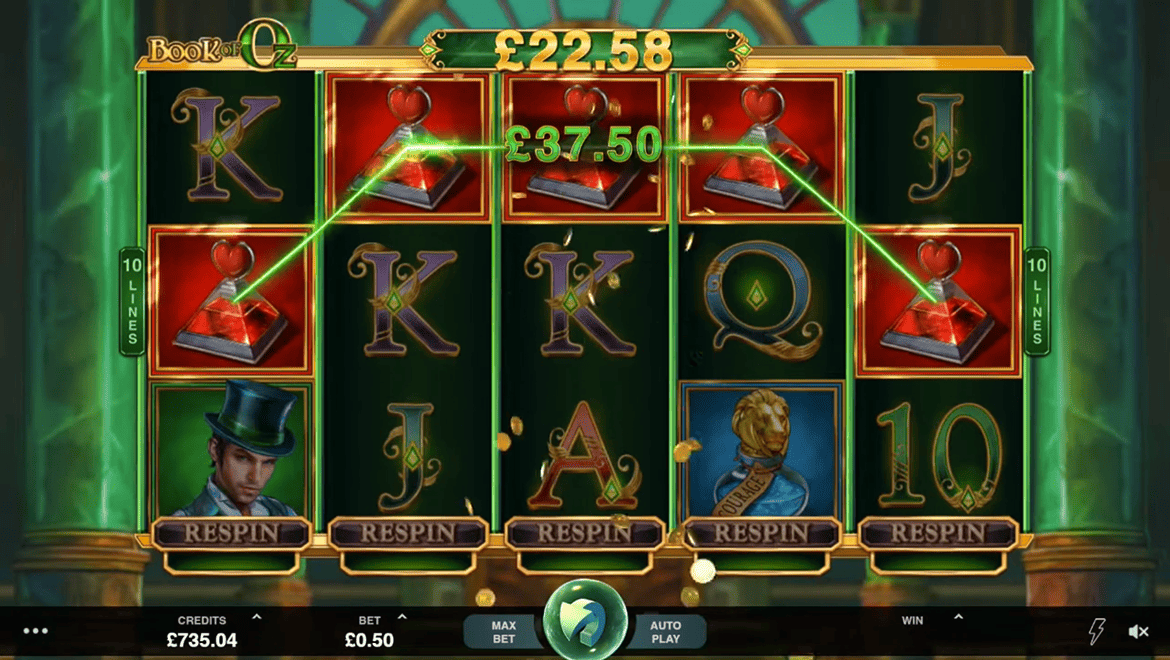Toggle sound with the speaker icon
The height and width of the screenshot is (660, 1170).
[1138, 631]
